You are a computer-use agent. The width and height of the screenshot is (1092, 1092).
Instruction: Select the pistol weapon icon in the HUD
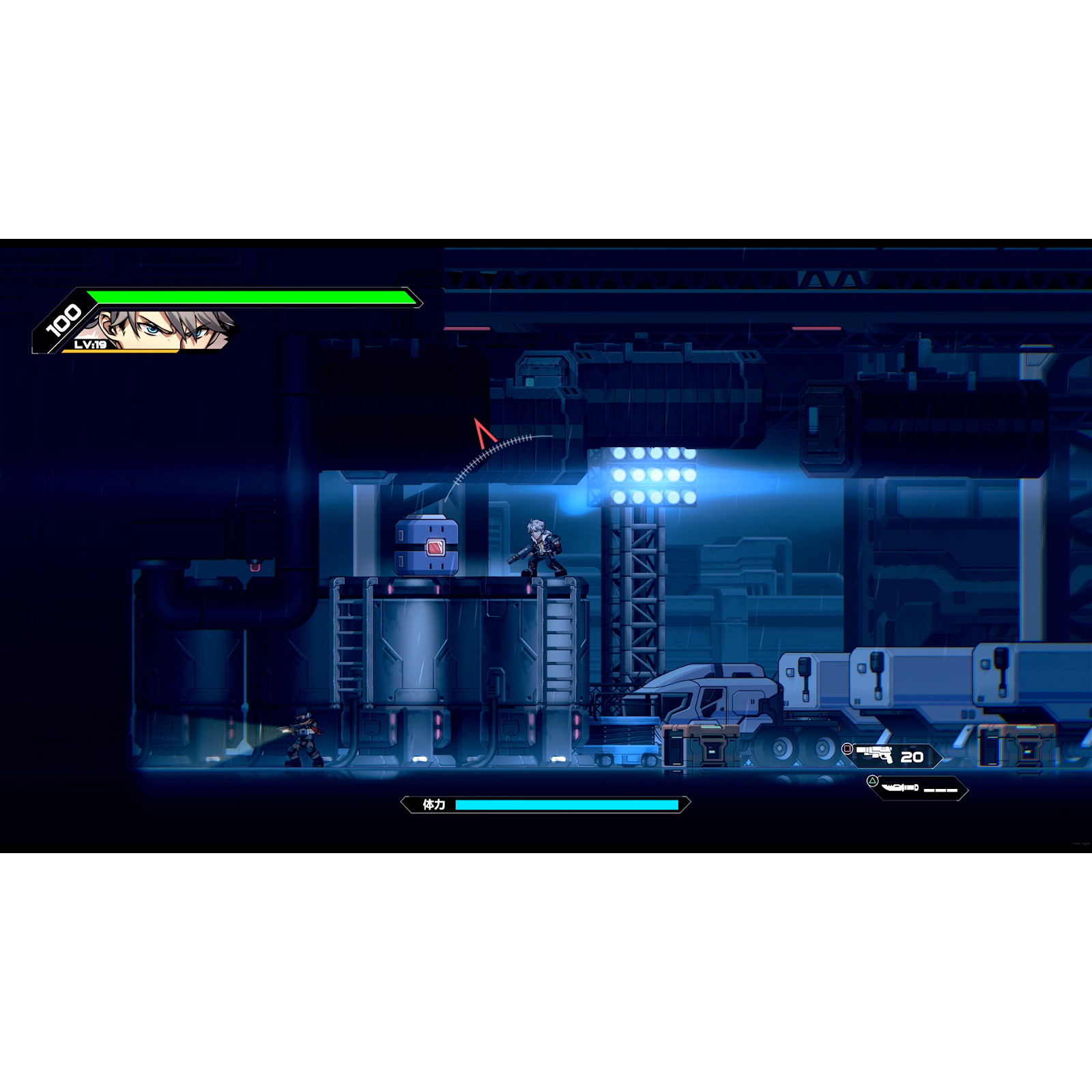coord(874,754)
